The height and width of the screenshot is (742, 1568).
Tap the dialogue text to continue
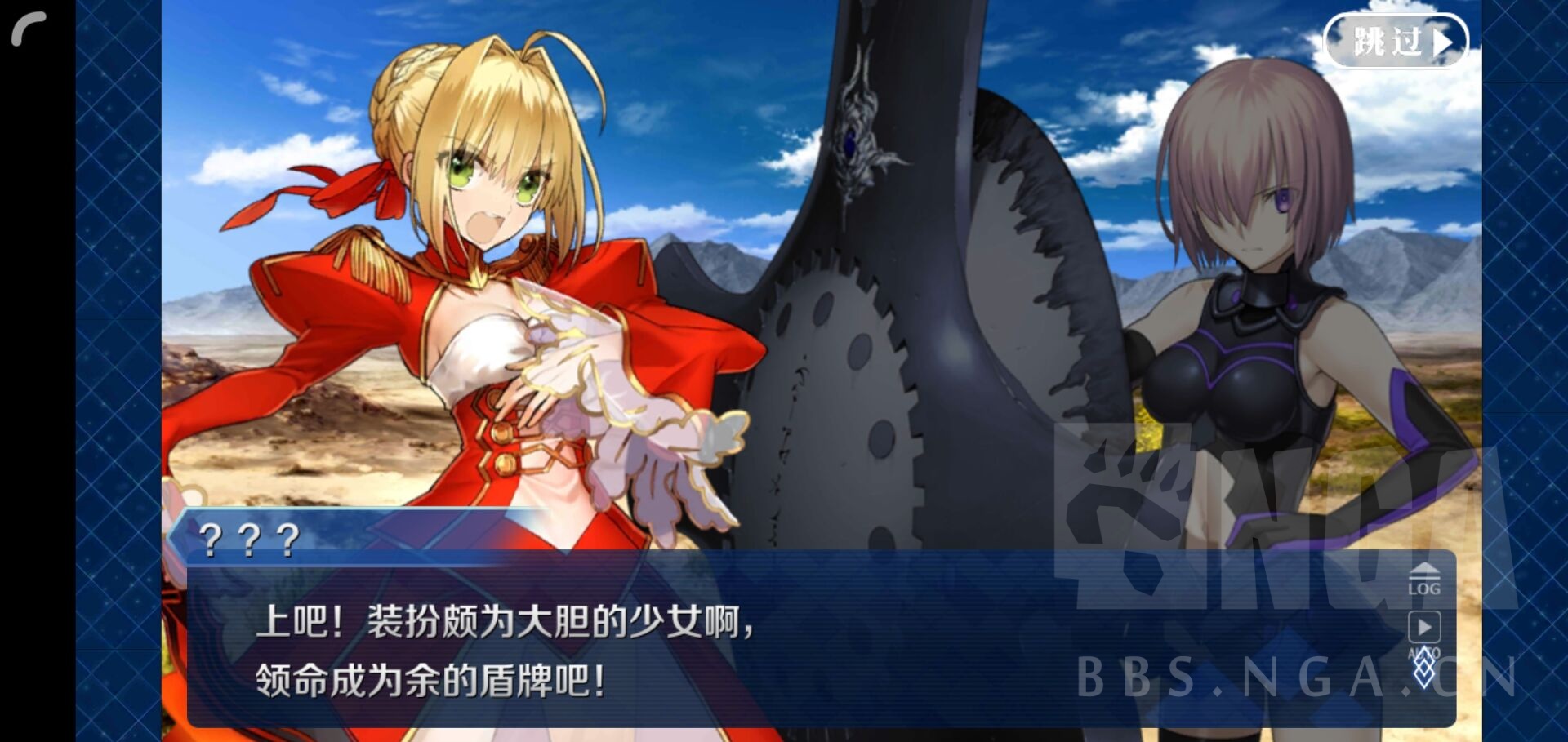coord(572,645)
